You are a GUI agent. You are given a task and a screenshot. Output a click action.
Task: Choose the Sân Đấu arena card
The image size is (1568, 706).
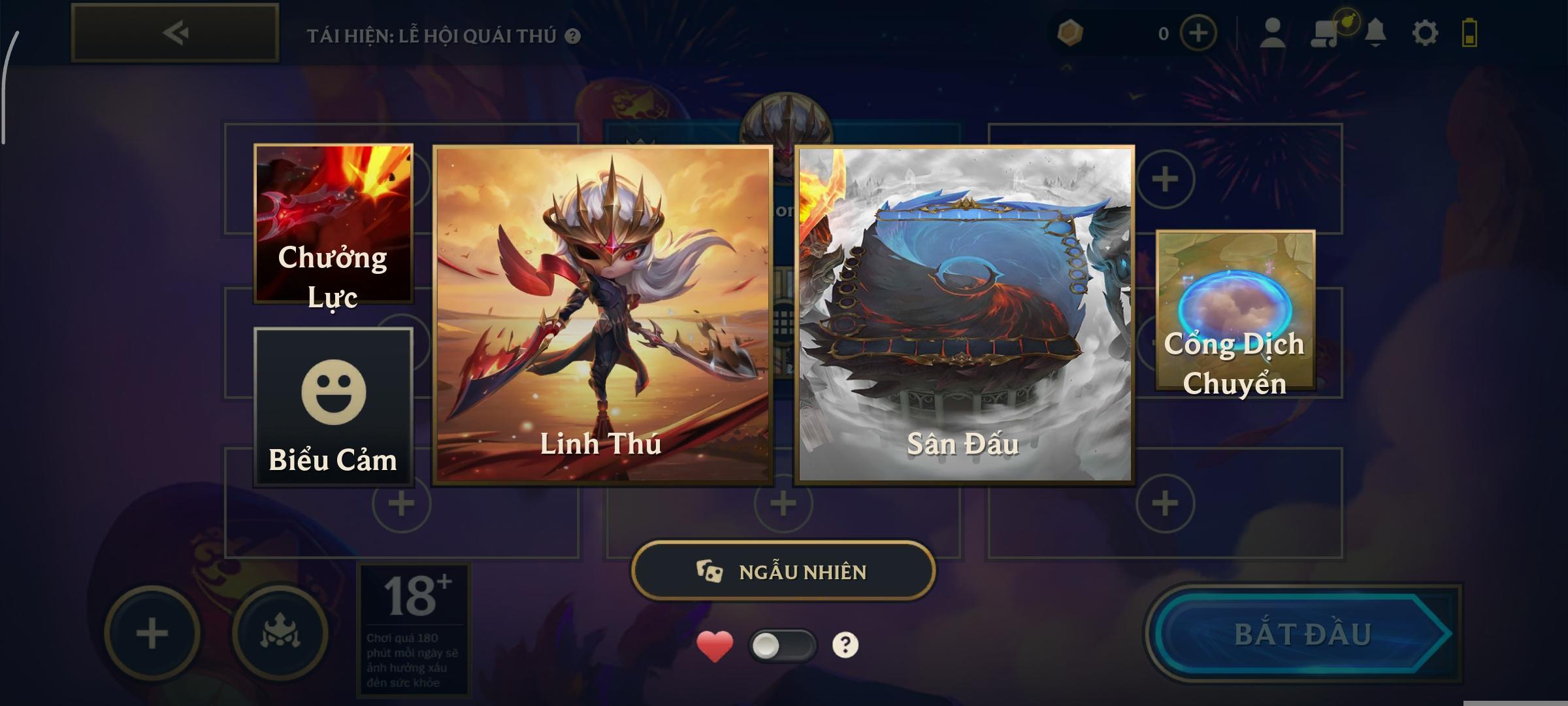(x=964, y=314)
